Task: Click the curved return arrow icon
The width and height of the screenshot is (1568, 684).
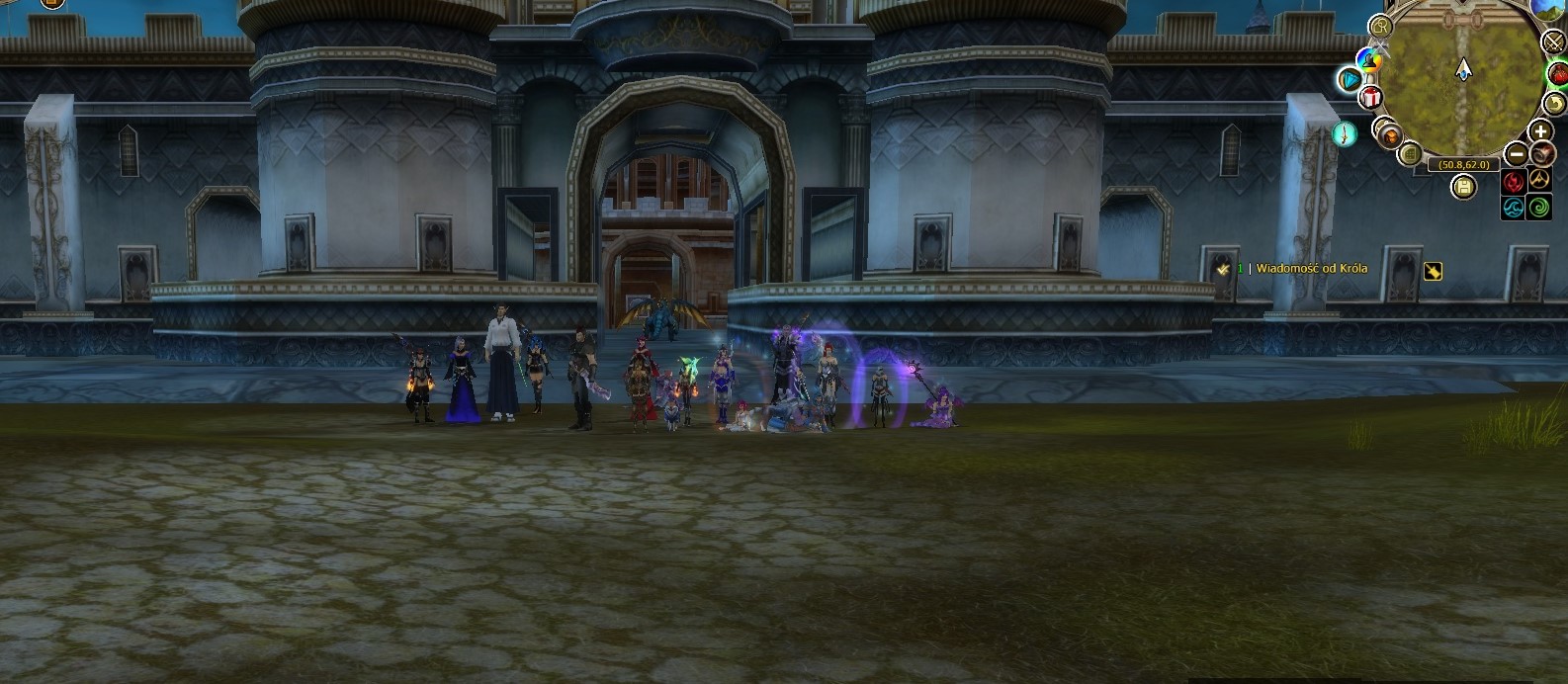Action: pos(1554,103)
